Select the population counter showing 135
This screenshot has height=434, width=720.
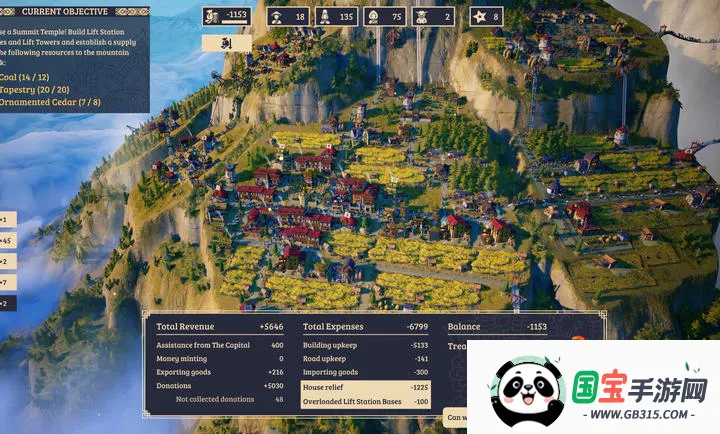click(x=337, y=16)
